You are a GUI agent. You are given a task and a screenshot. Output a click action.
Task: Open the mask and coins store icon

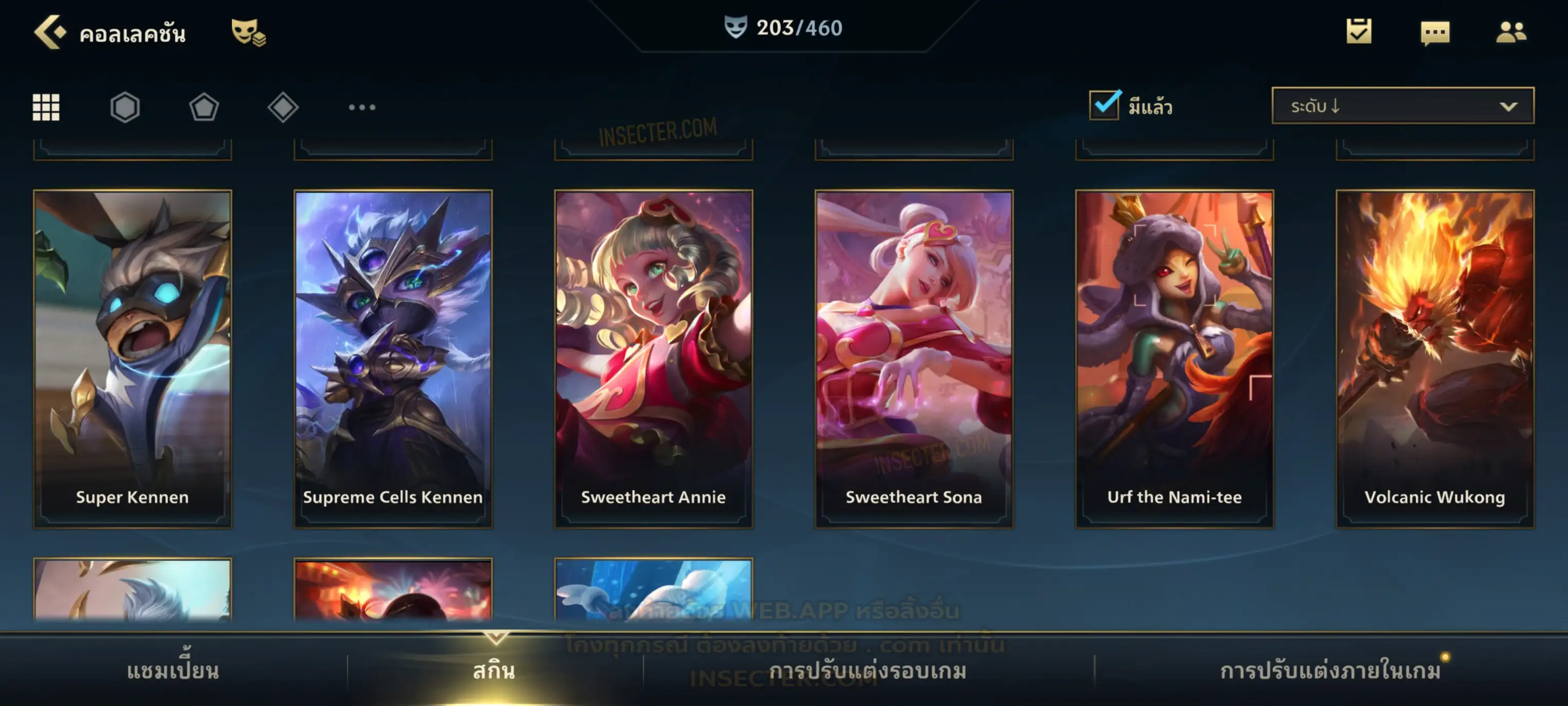pos(248,32)
